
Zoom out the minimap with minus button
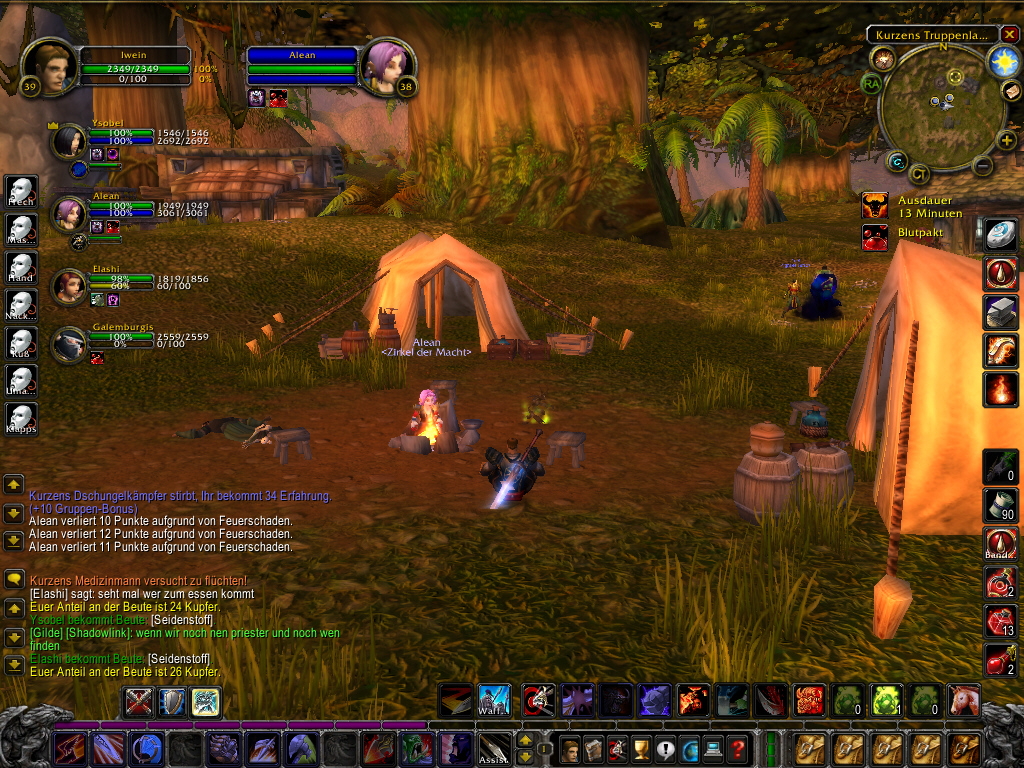(x=982, y=166)
